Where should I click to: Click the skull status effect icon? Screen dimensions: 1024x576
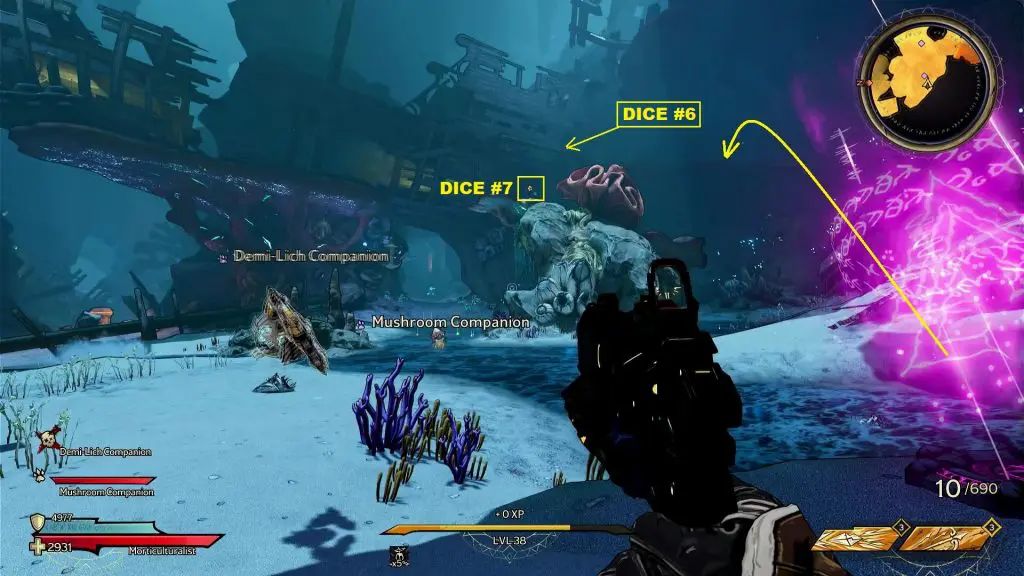397,554
